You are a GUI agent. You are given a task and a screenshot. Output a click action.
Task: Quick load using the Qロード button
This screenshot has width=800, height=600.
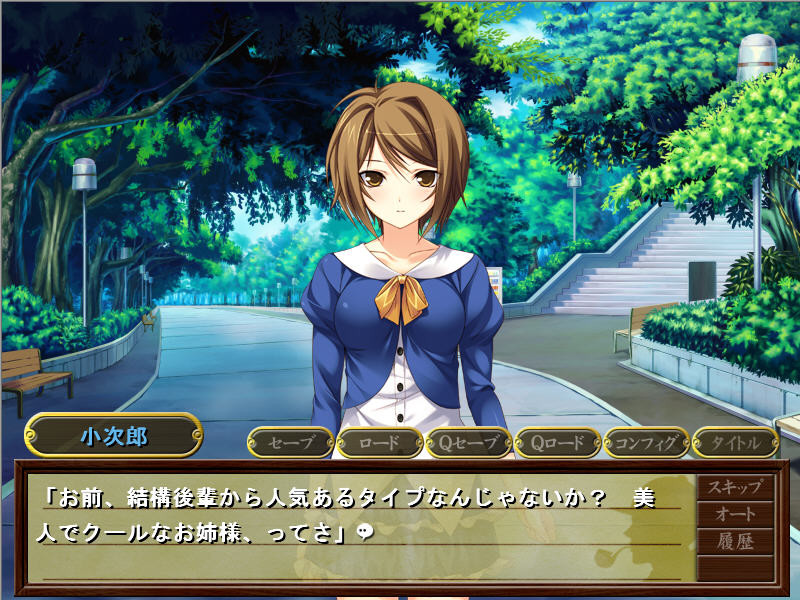[557, 442]
